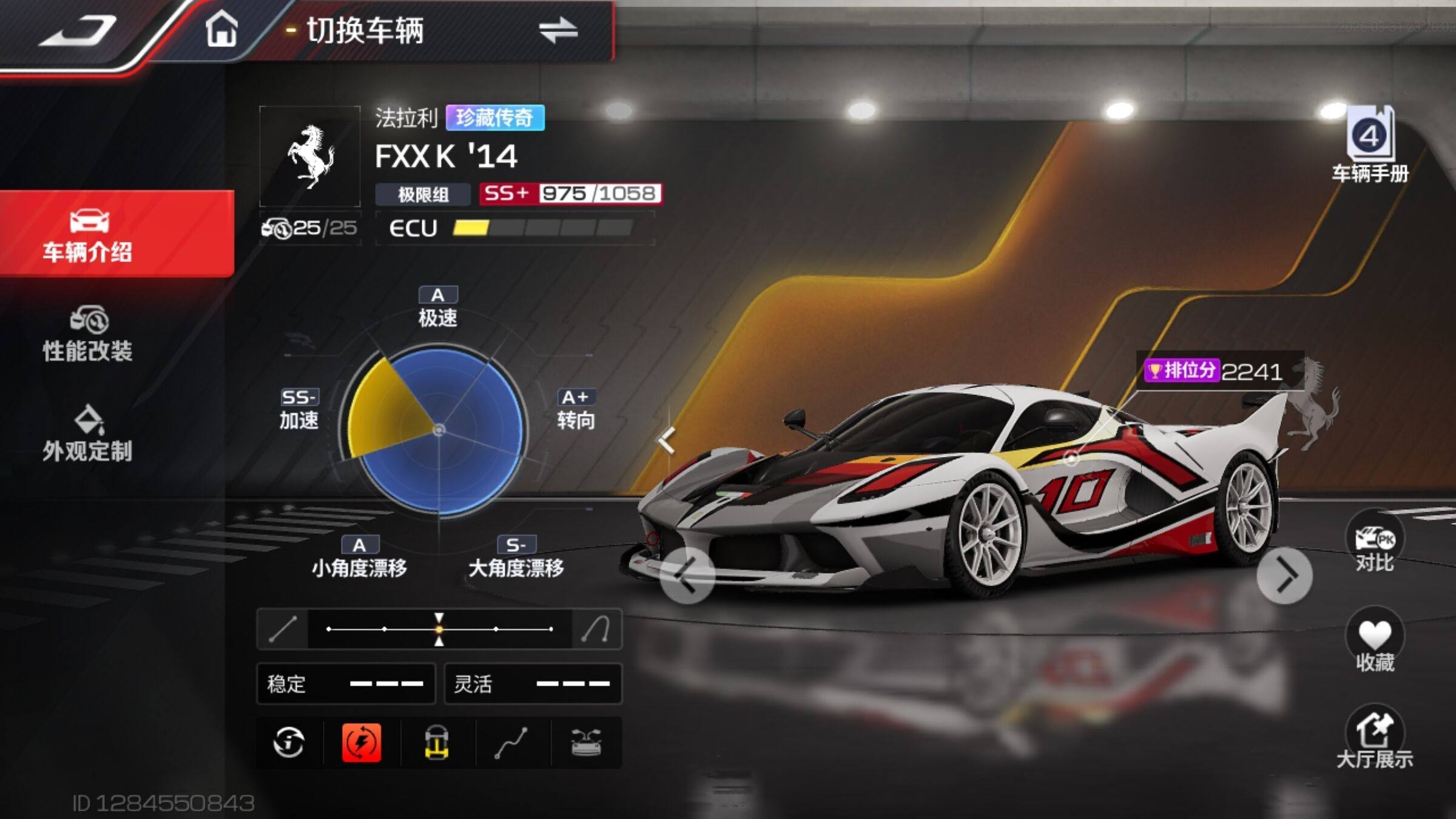Image resolution: width=1456 pixels, height=819 pixels.
Task: Select the yellow car chassis icon
Action: point(437,743)
